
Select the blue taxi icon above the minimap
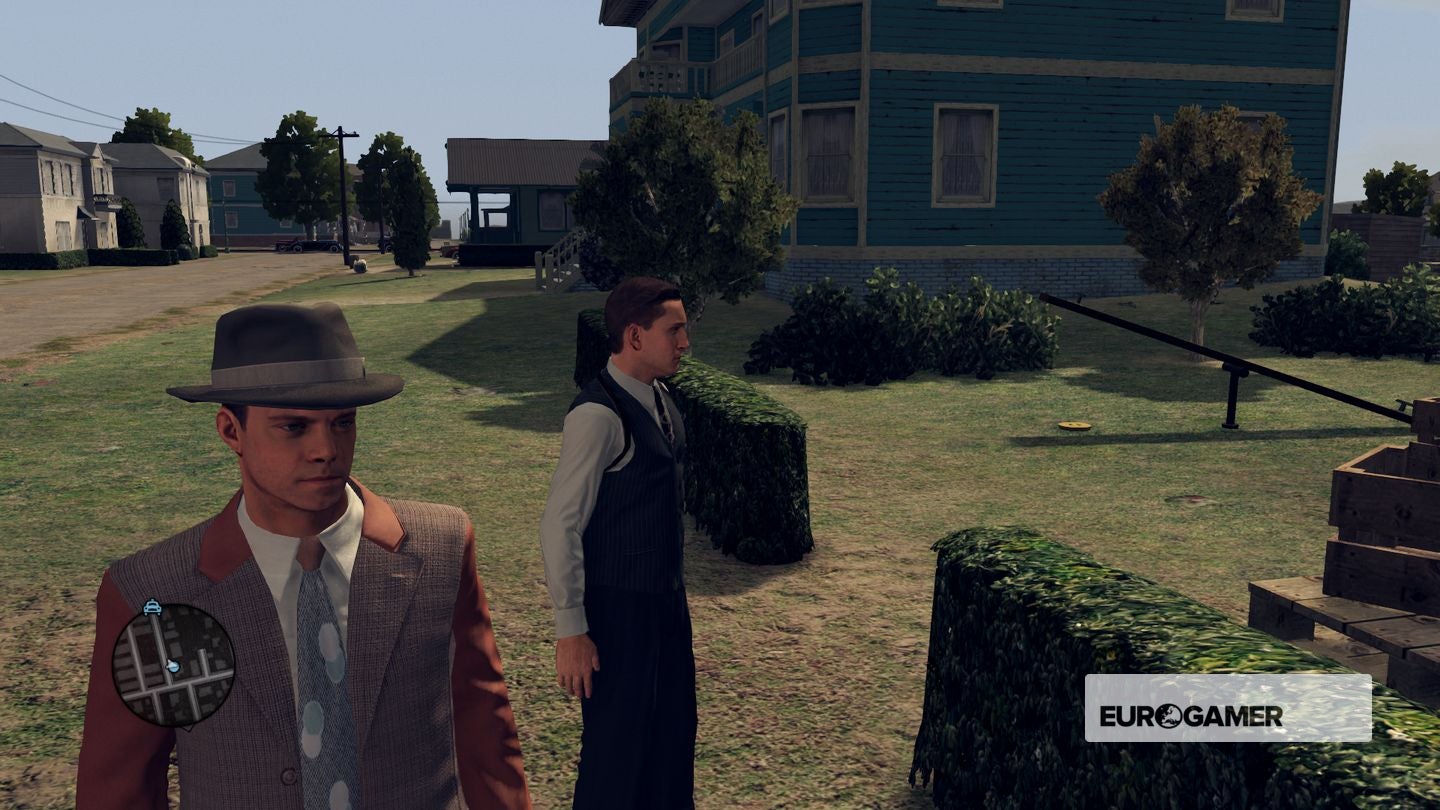tap(152, 606)
